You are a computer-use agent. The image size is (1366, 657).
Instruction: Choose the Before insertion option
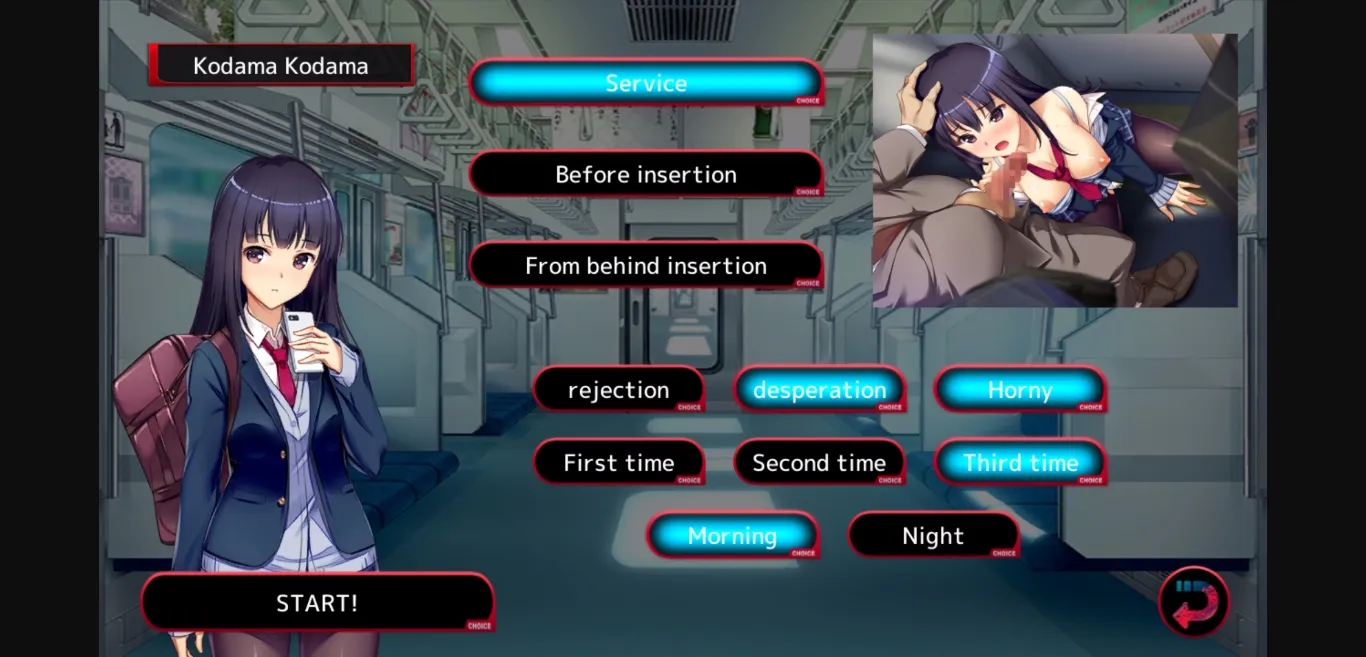(646, 175)
